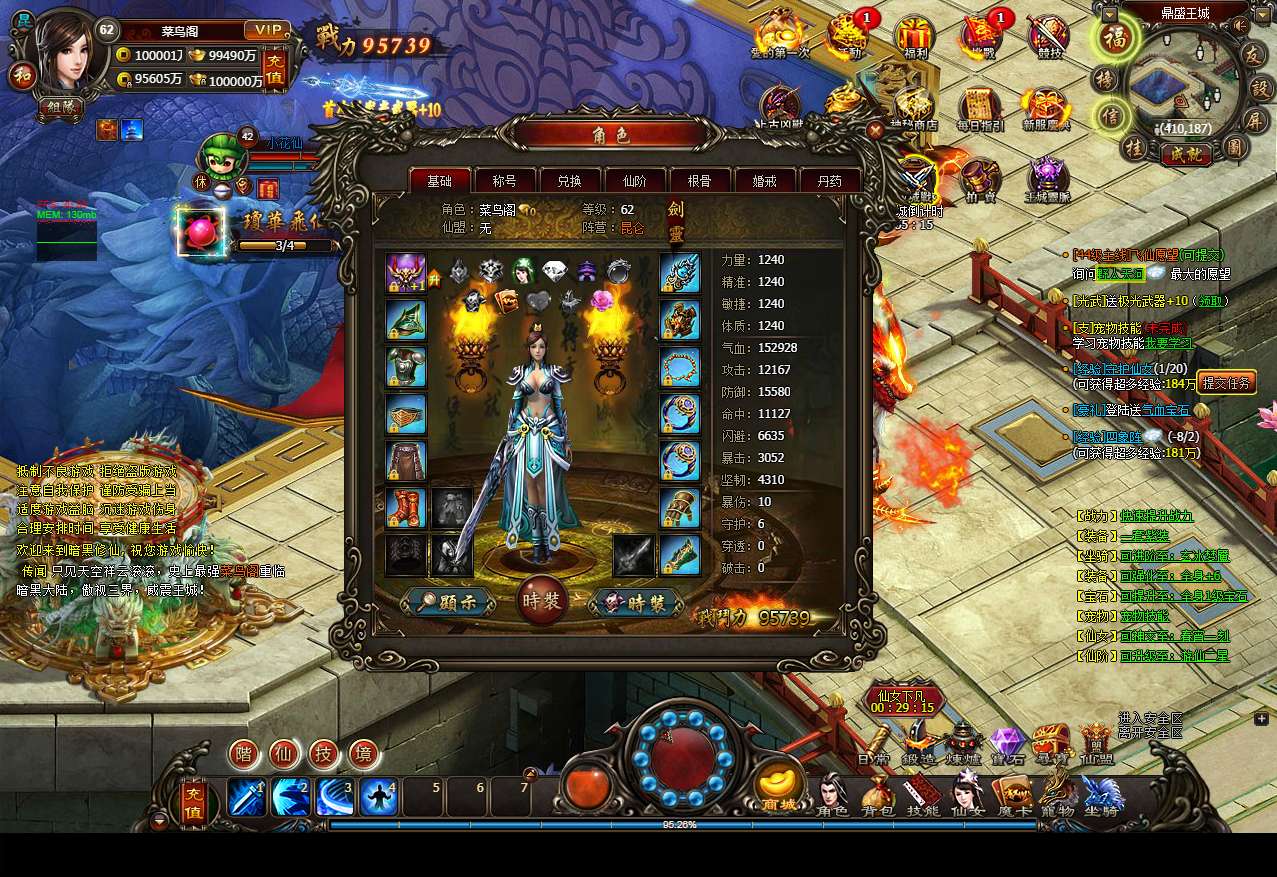This screenshot has width=1277, height=877.
Task: Select the 仙阶 tab
Action: point(634,181)
